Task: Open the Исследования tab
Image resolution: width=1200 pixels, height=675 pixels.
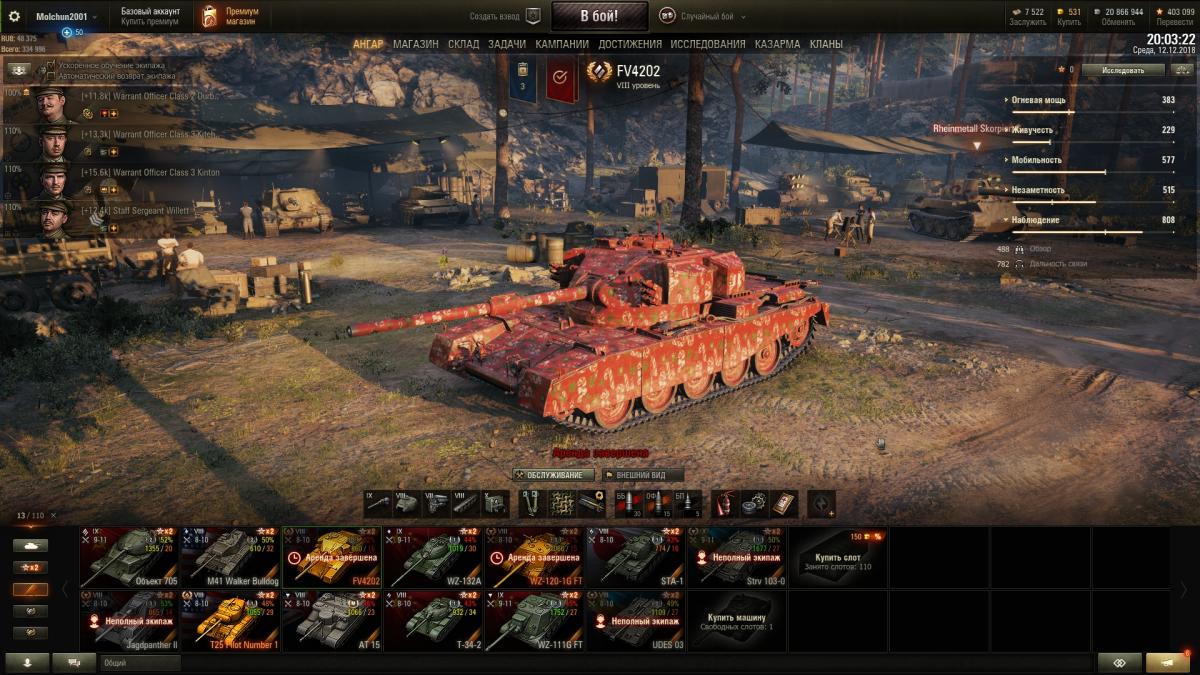Action: click(707, 44)
